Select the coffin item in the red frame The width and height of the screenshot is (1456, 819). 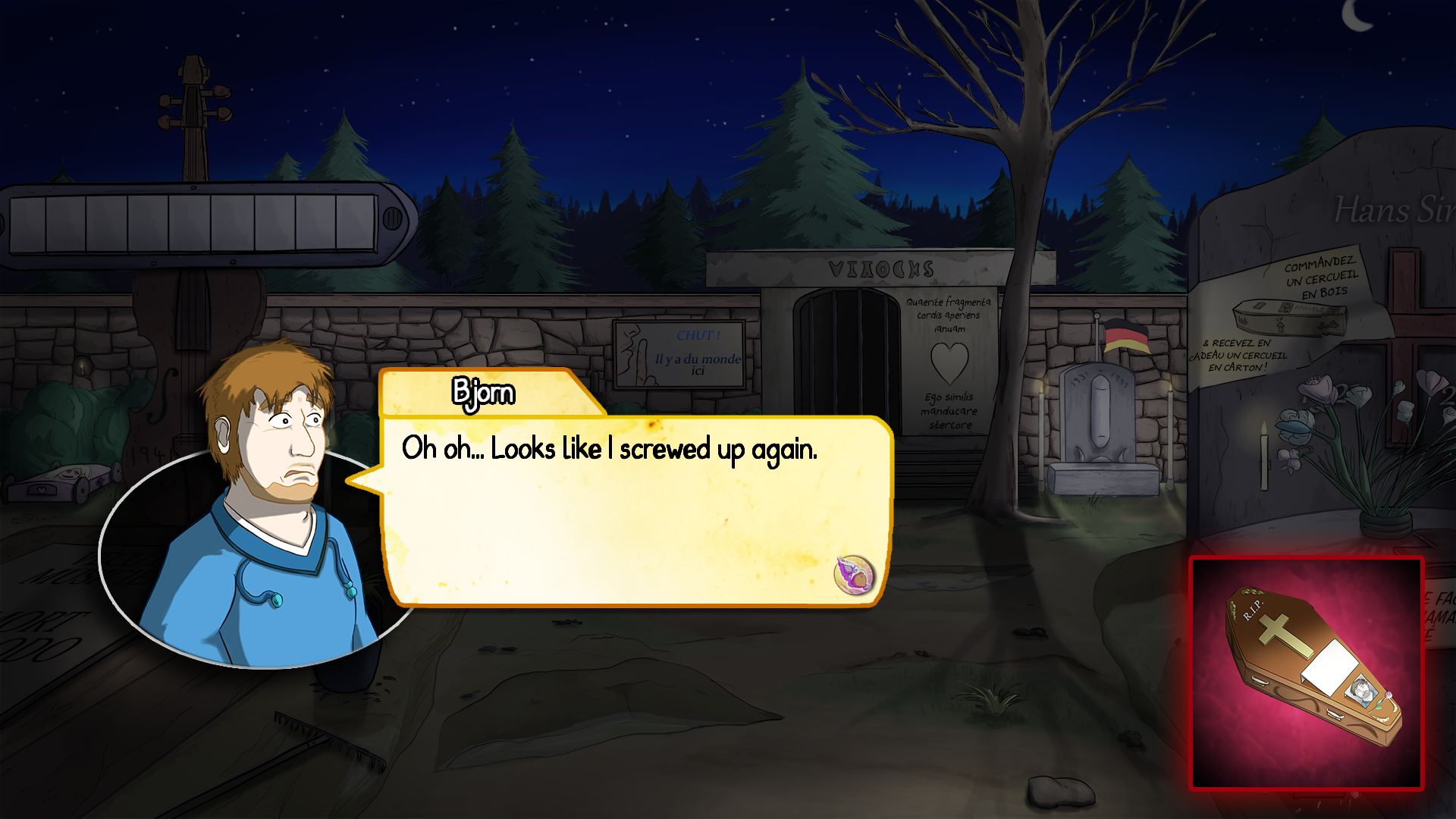click(1307, 673)
